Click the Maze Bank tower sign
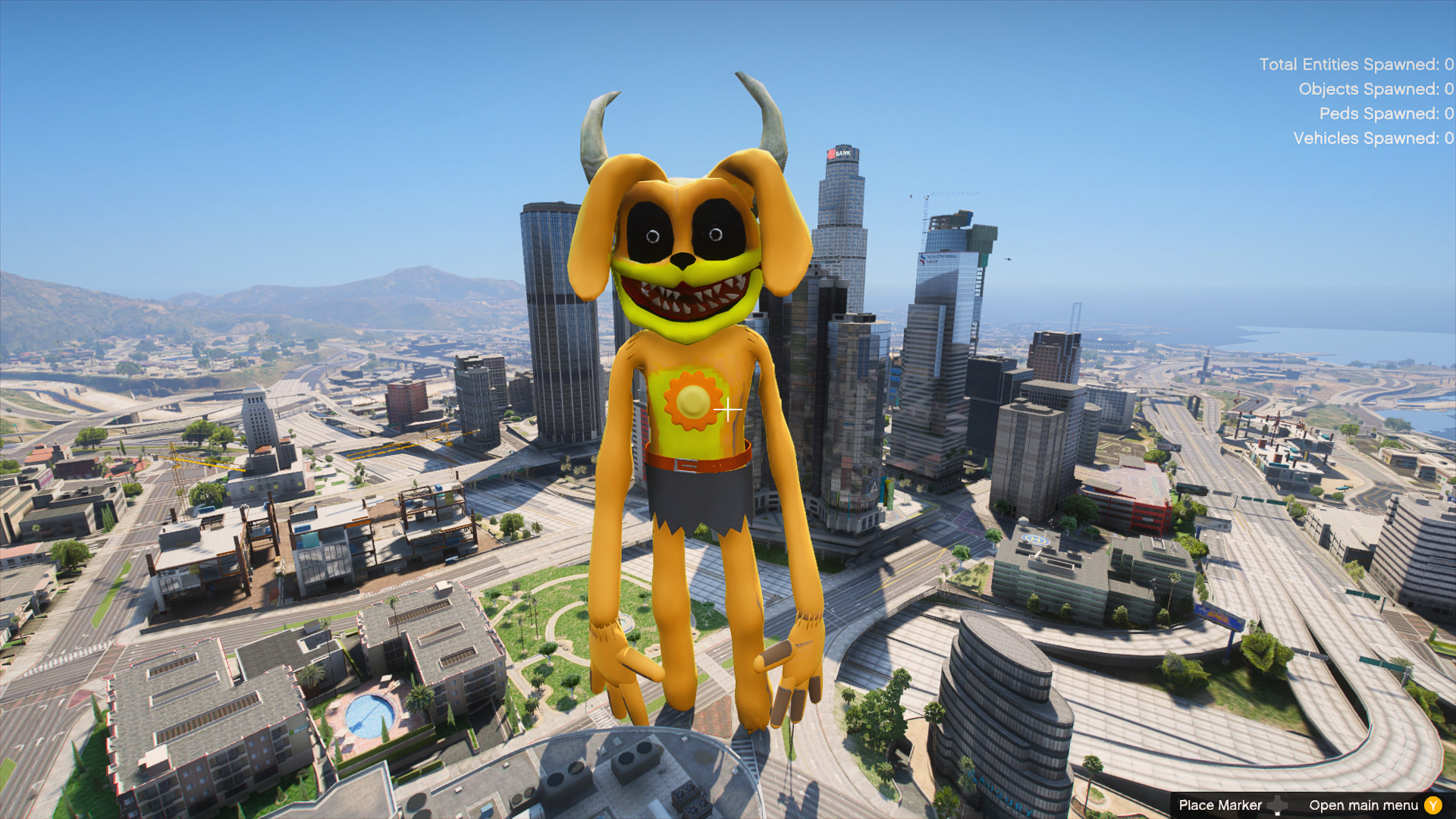The width and height of the screenshot is (1456, 819). pos(840,154)
